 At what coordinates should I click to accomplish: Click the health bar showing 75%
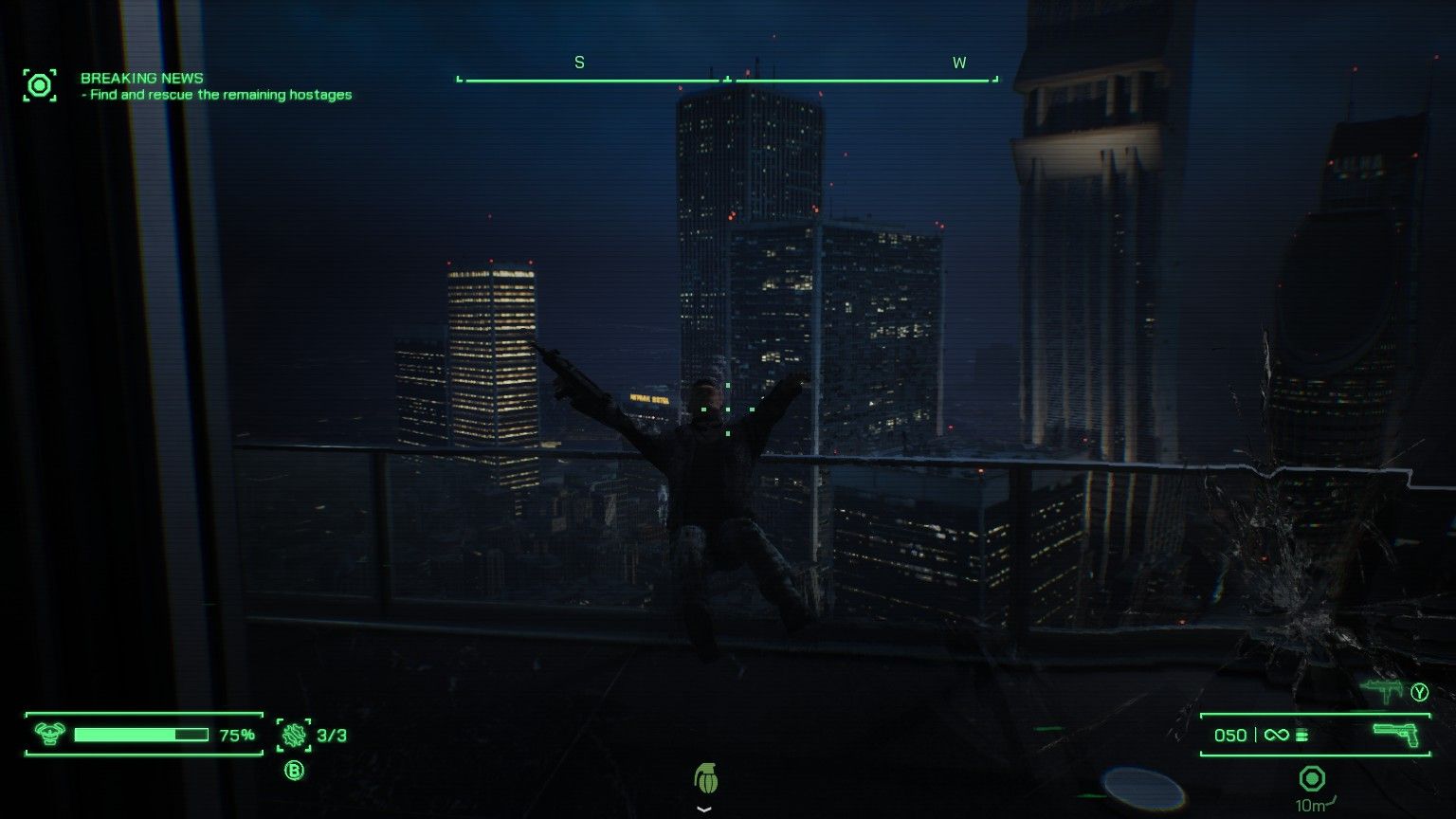pyautogui.click(x=144, y=732)
